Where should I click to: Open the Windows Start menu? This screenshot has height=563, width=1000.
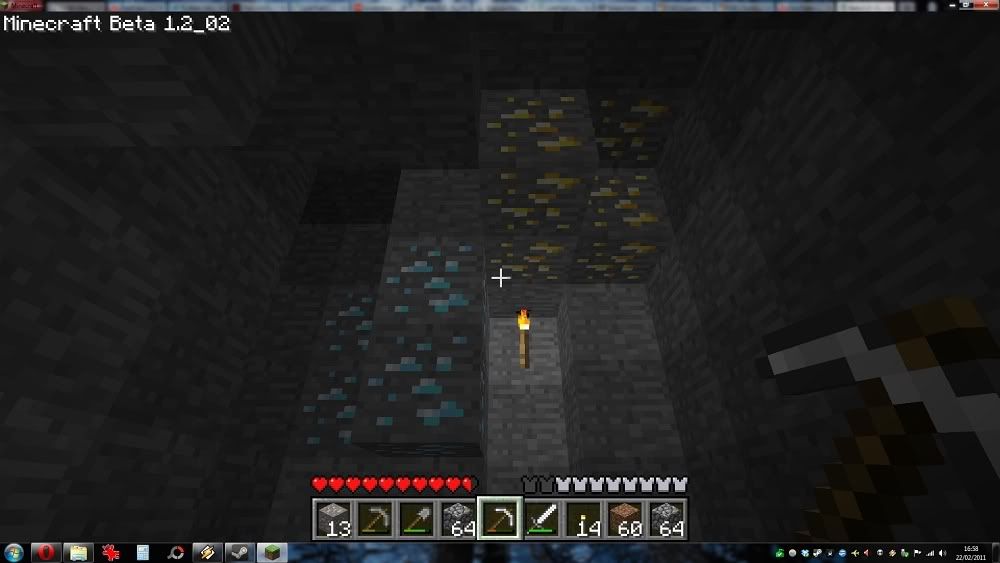tap(14, 552)
